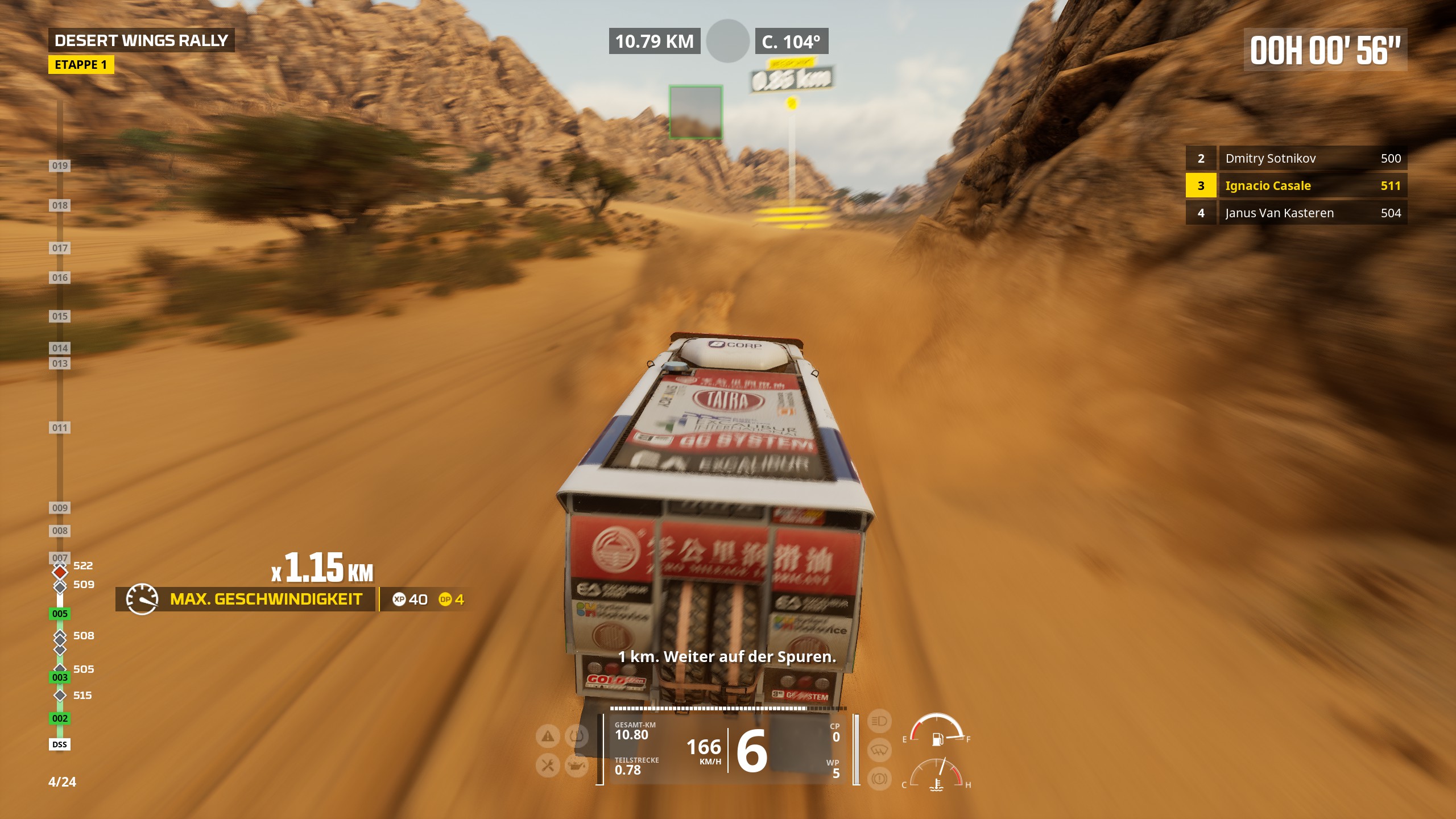Toggle the headlights indicator icon
Screen dimensions: 1456x819
click(879, 721)
